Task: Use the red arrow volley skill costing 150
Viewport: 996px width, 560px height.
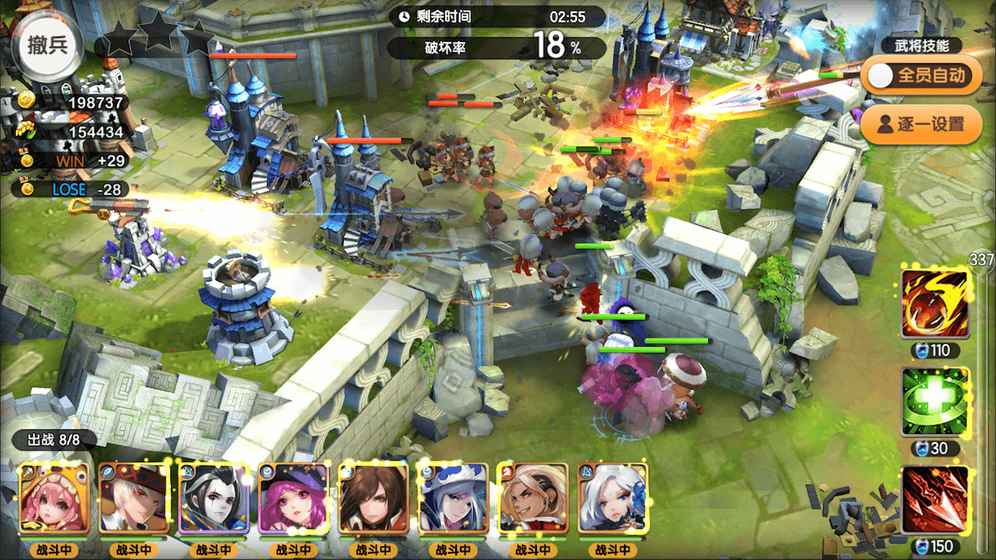Action: pos(935,499)
